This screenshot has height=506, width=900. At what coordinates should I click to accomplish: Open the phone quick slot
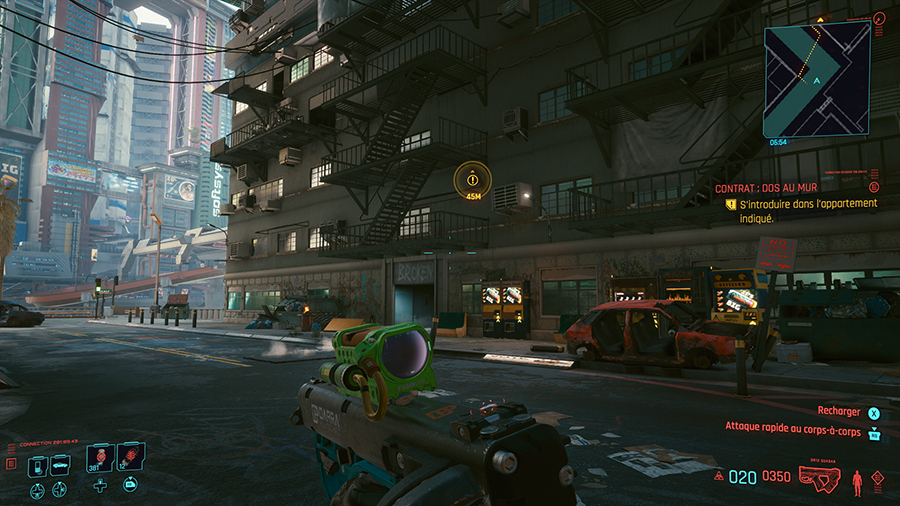[x=37, y=464]
